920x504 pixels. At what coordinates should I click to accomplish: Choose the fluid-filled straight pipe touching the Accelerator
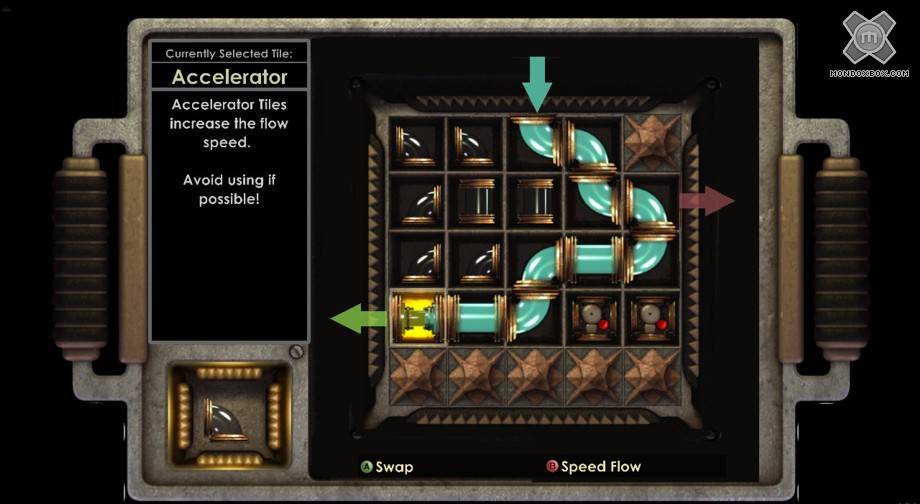pyautogui.click(x=476, y=319)
